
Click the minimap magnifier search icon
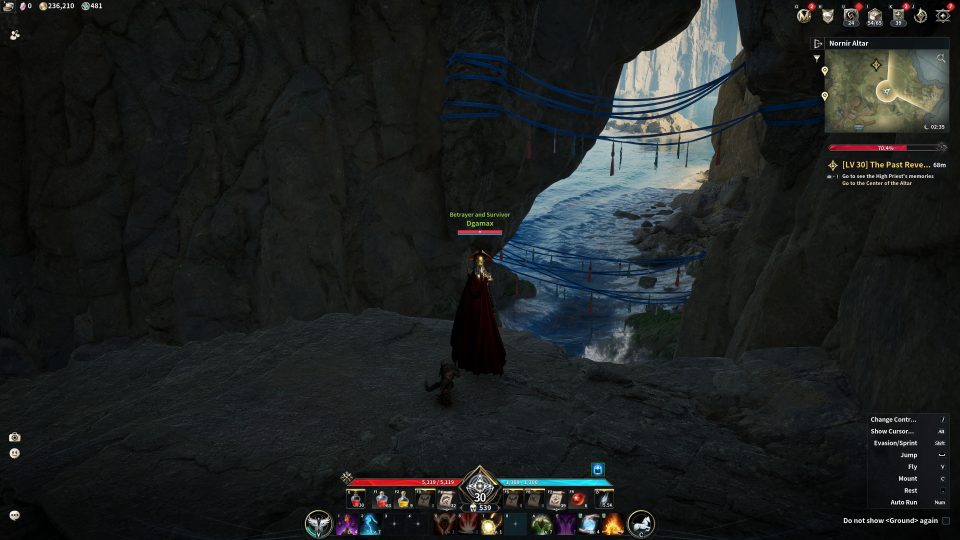coord(941,59)
